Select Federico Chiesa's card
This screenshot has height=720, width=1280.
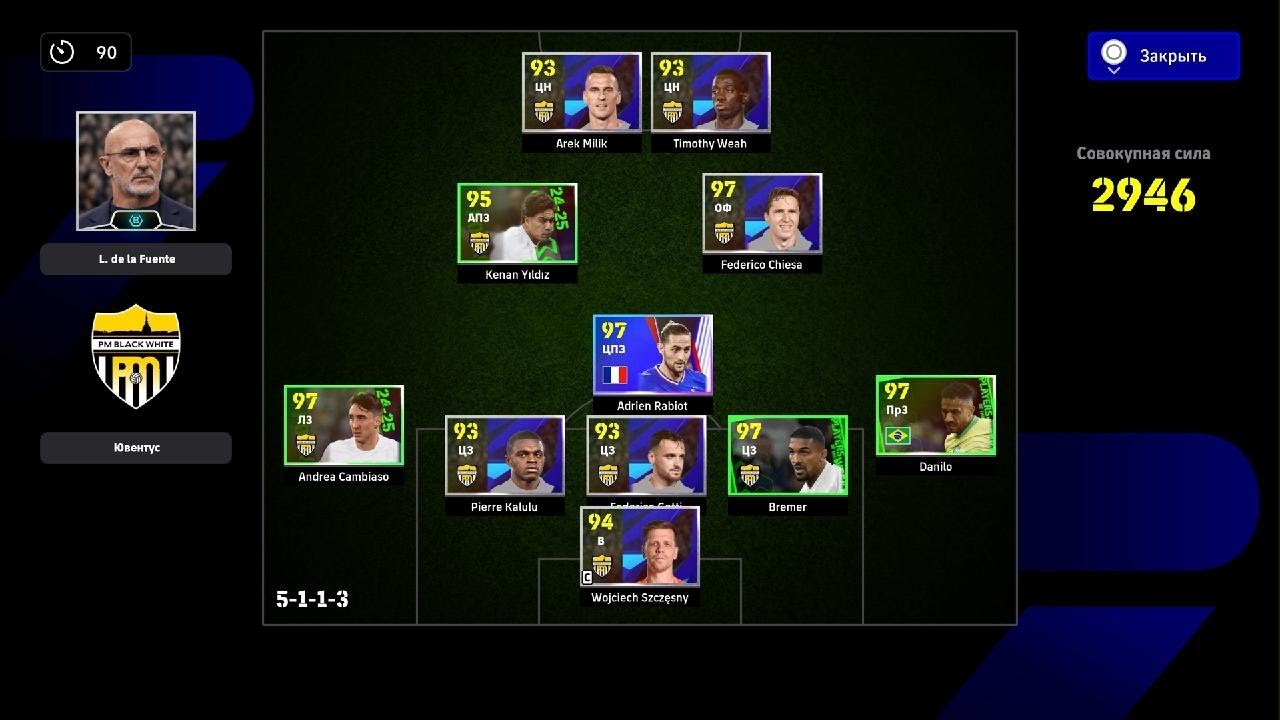762,213
